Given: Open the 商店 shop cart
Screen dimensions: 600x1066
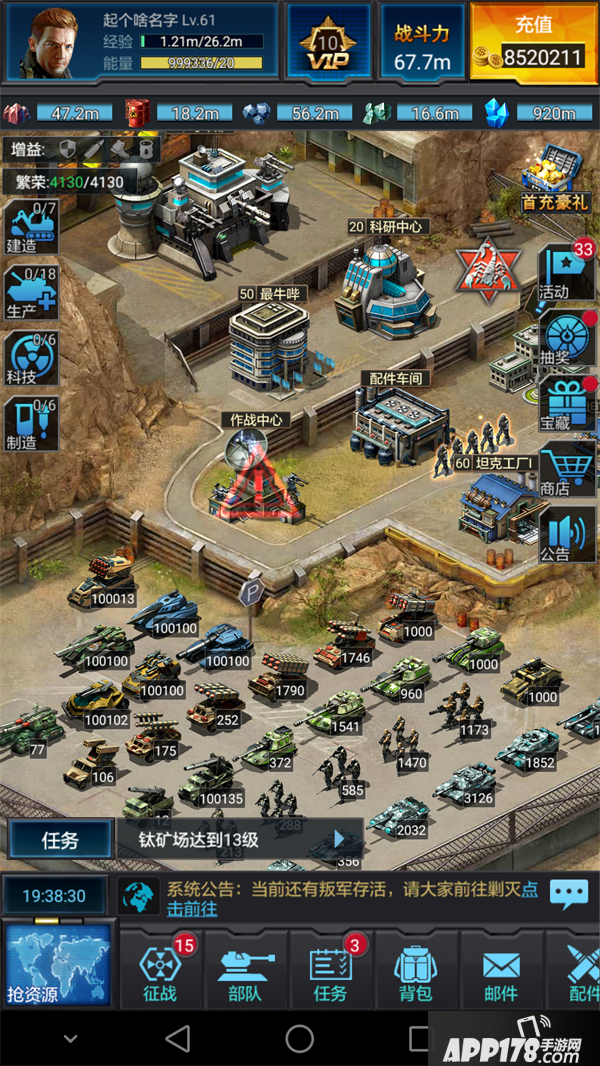Looking at the screenshot, I should [x=566, y=469].
